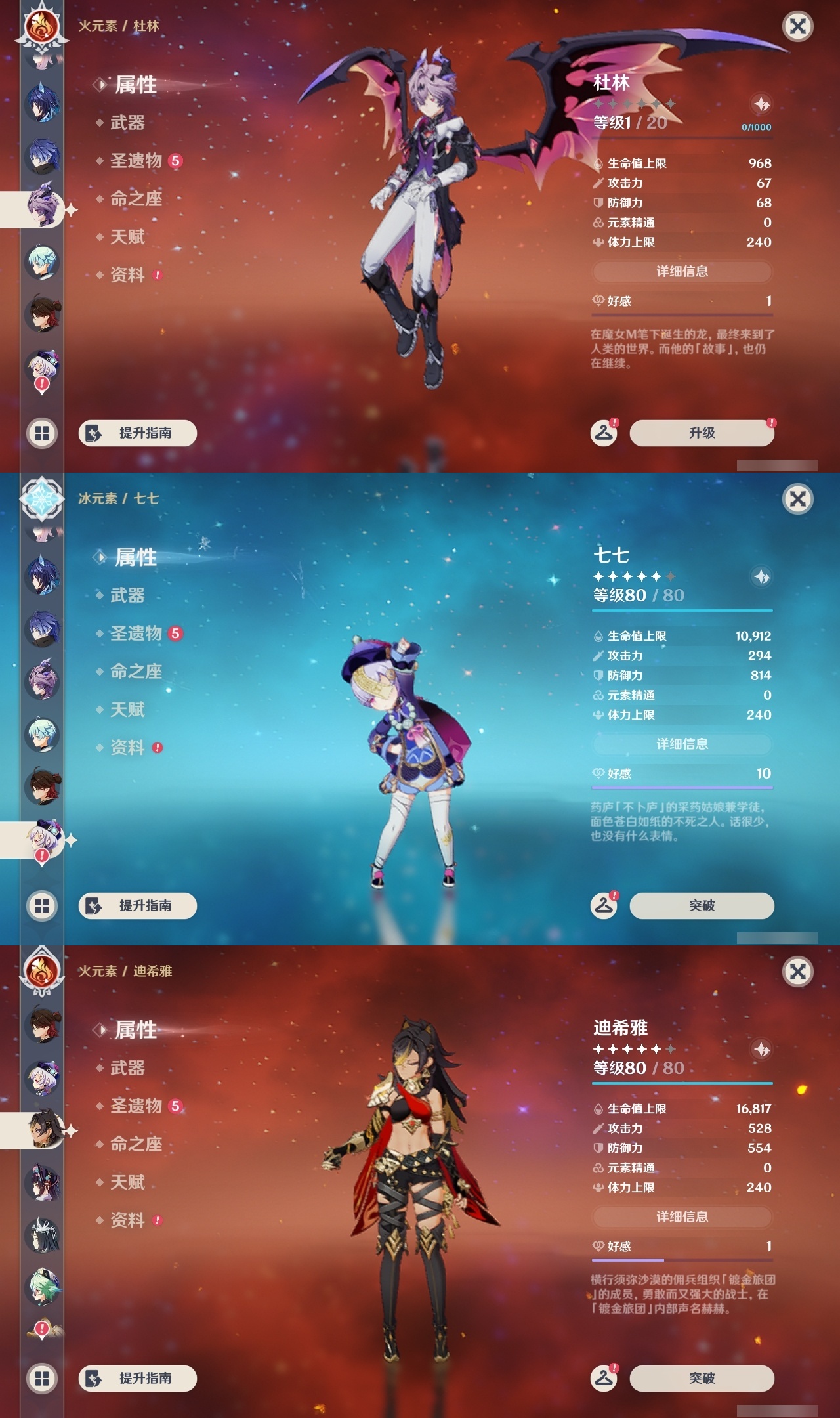Open the character grid view icon
This screenshot has width=840, height=1418.
41,433
